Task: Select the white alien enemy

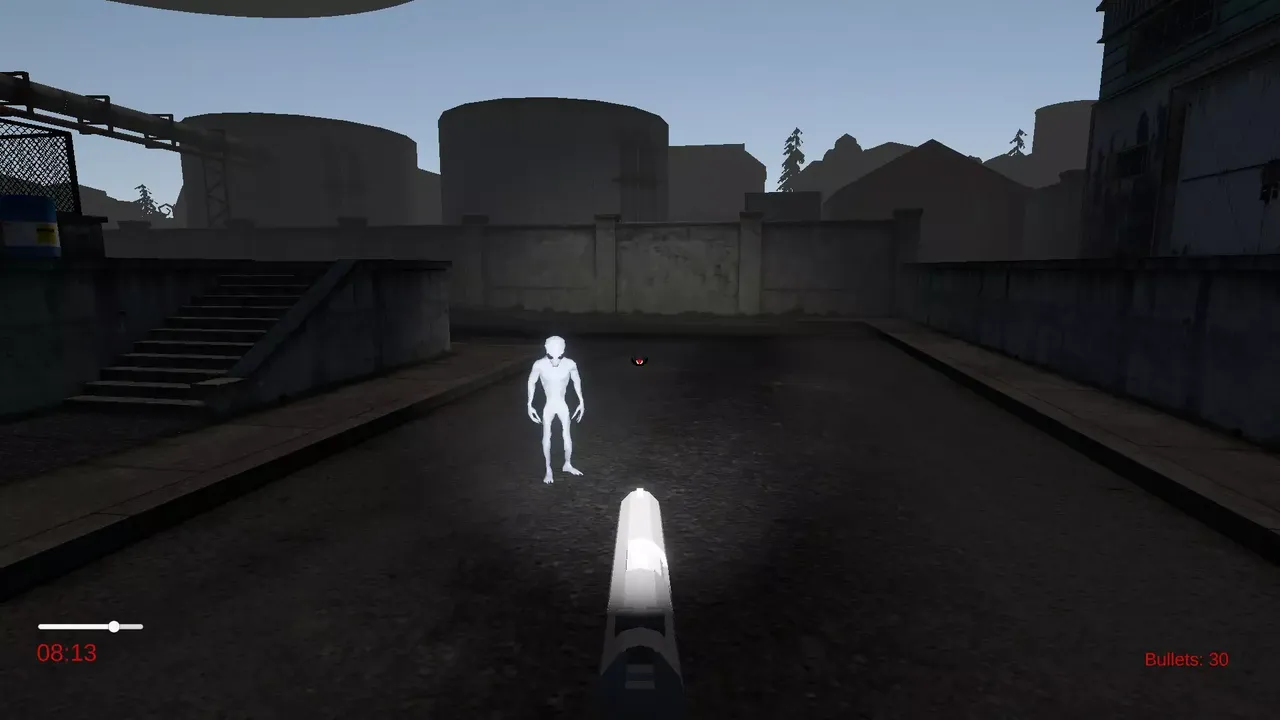Action: (x=555, y=405)
